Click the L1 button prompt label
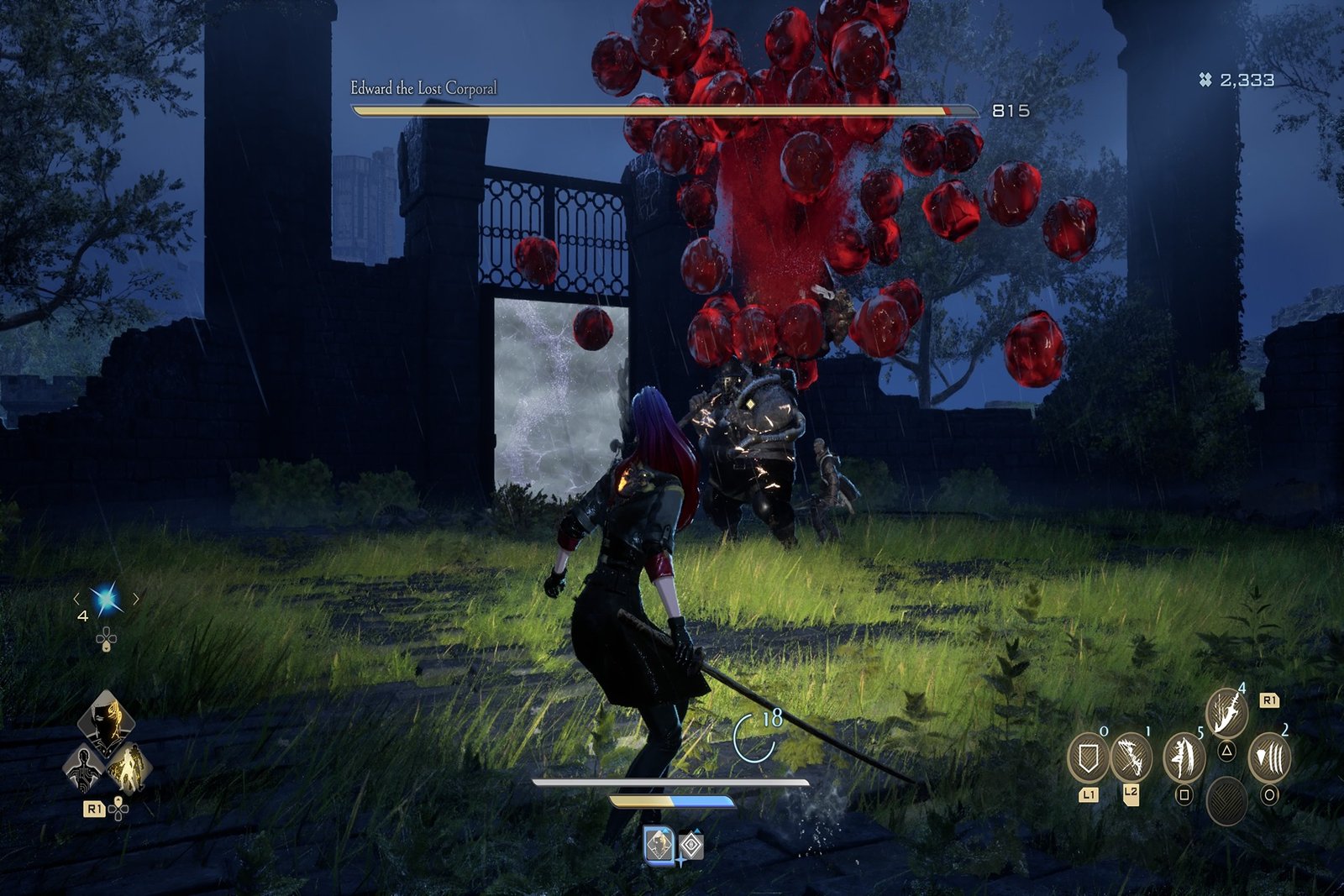Viewport: 1344px width, 896px height. pyautogui.click(x=1089, y=793)
